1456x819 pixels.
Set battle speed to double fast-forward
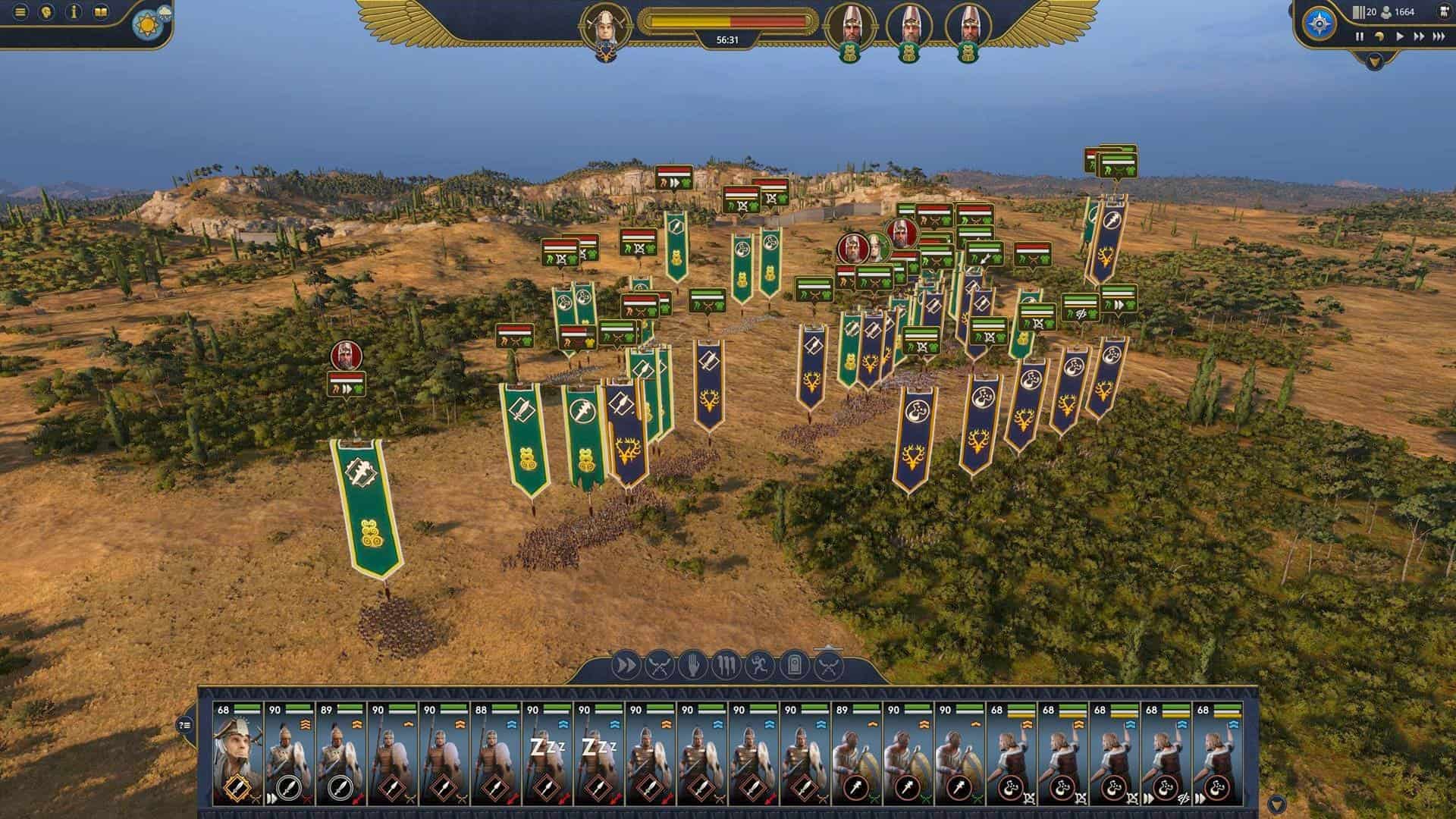click(1419, 36)
